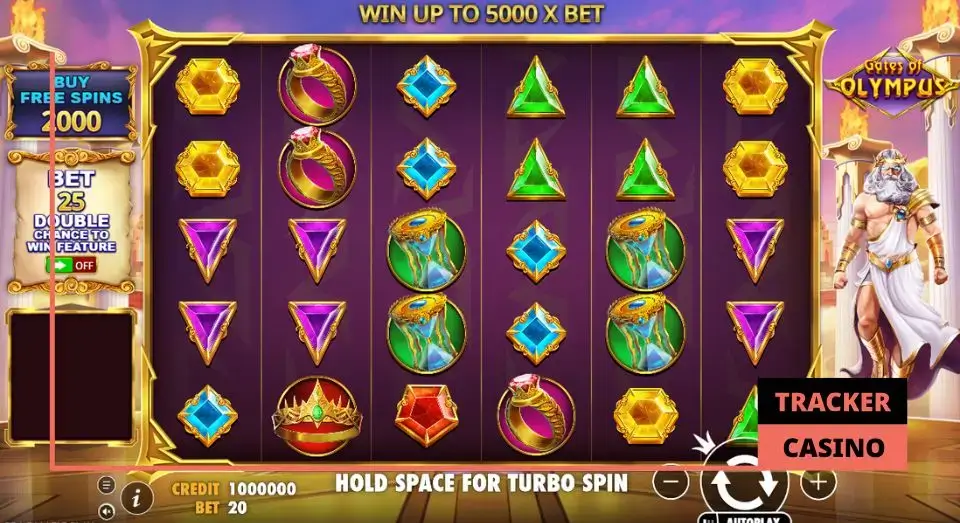Open the game info paytable
Screen dimensions: 960x523
point(136,495)
